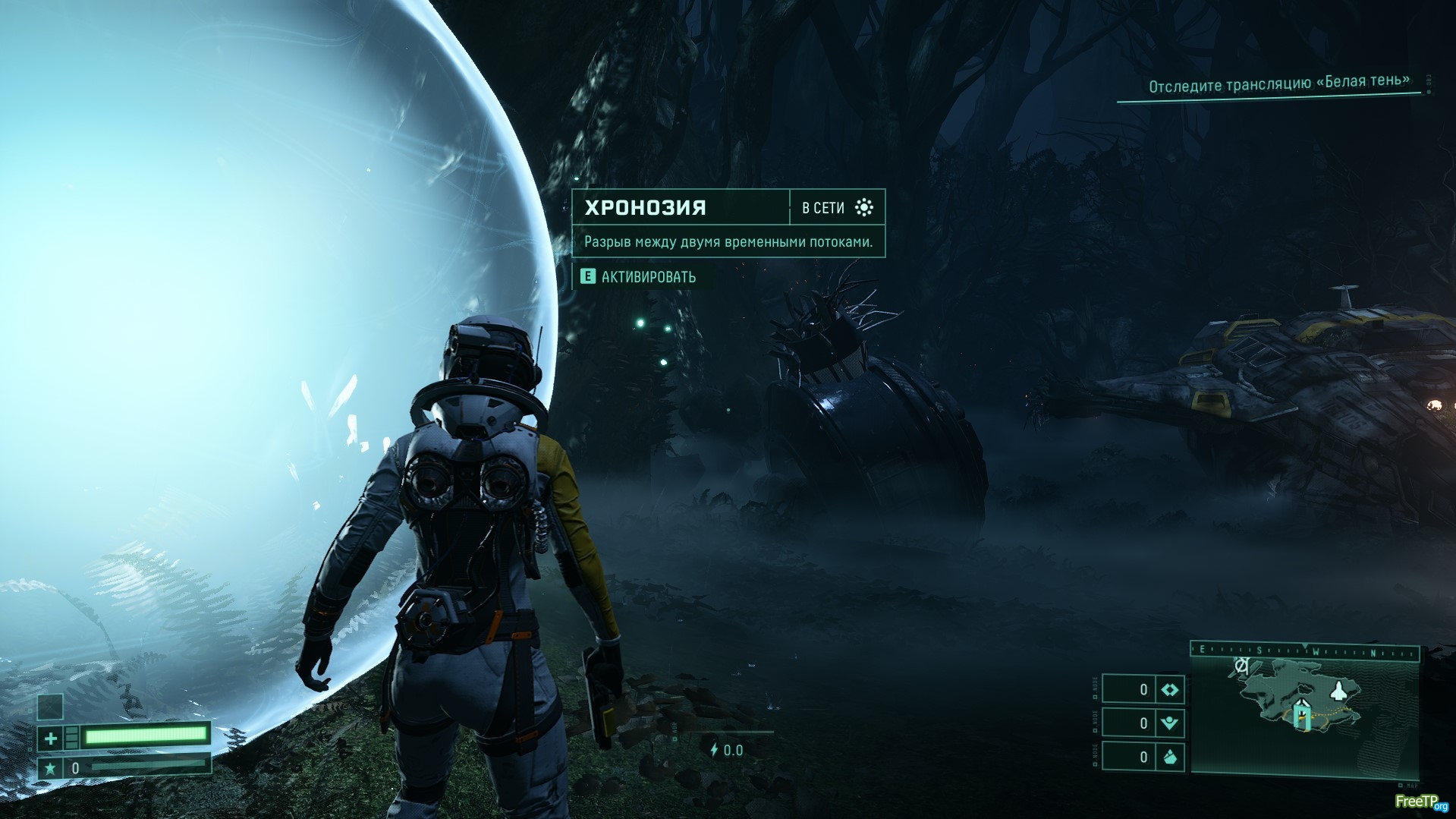Select the double-diamond resource icon
Image resolution: width=1456 pixels, height=819 pixels.
click(x=1169, y=689)
